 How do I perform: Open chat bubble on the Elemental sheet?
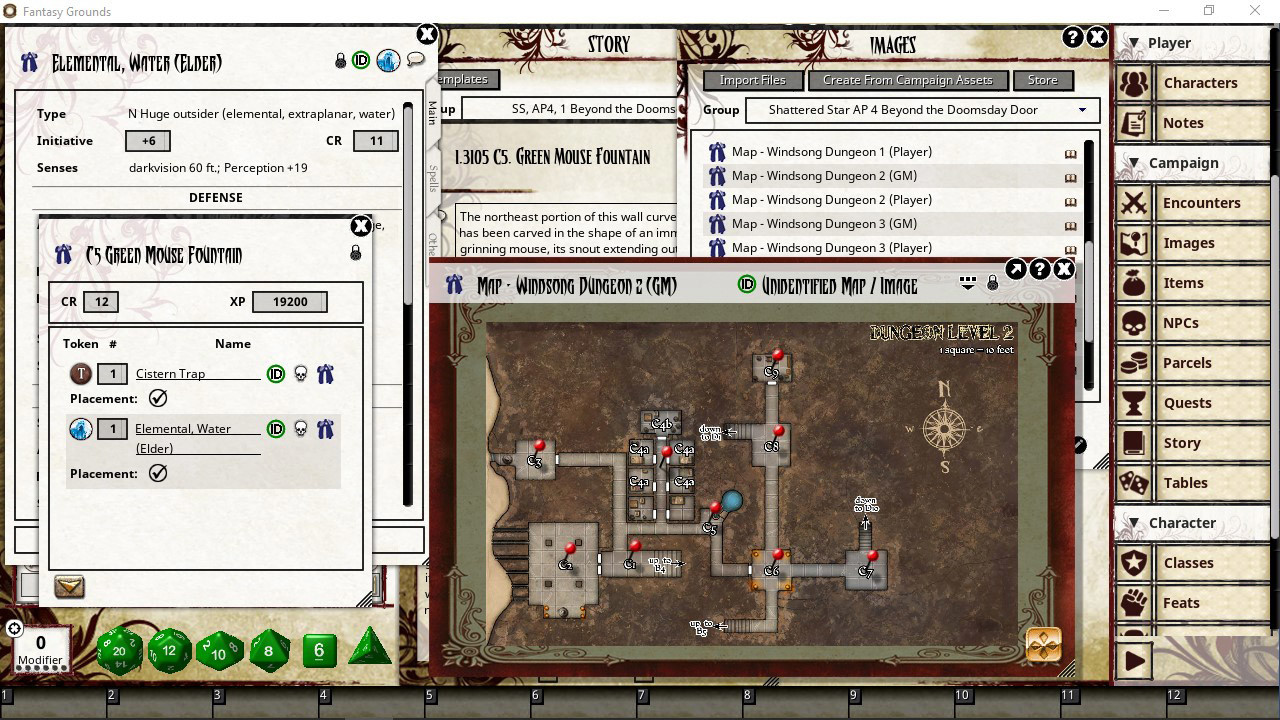(x=415, y=60)
